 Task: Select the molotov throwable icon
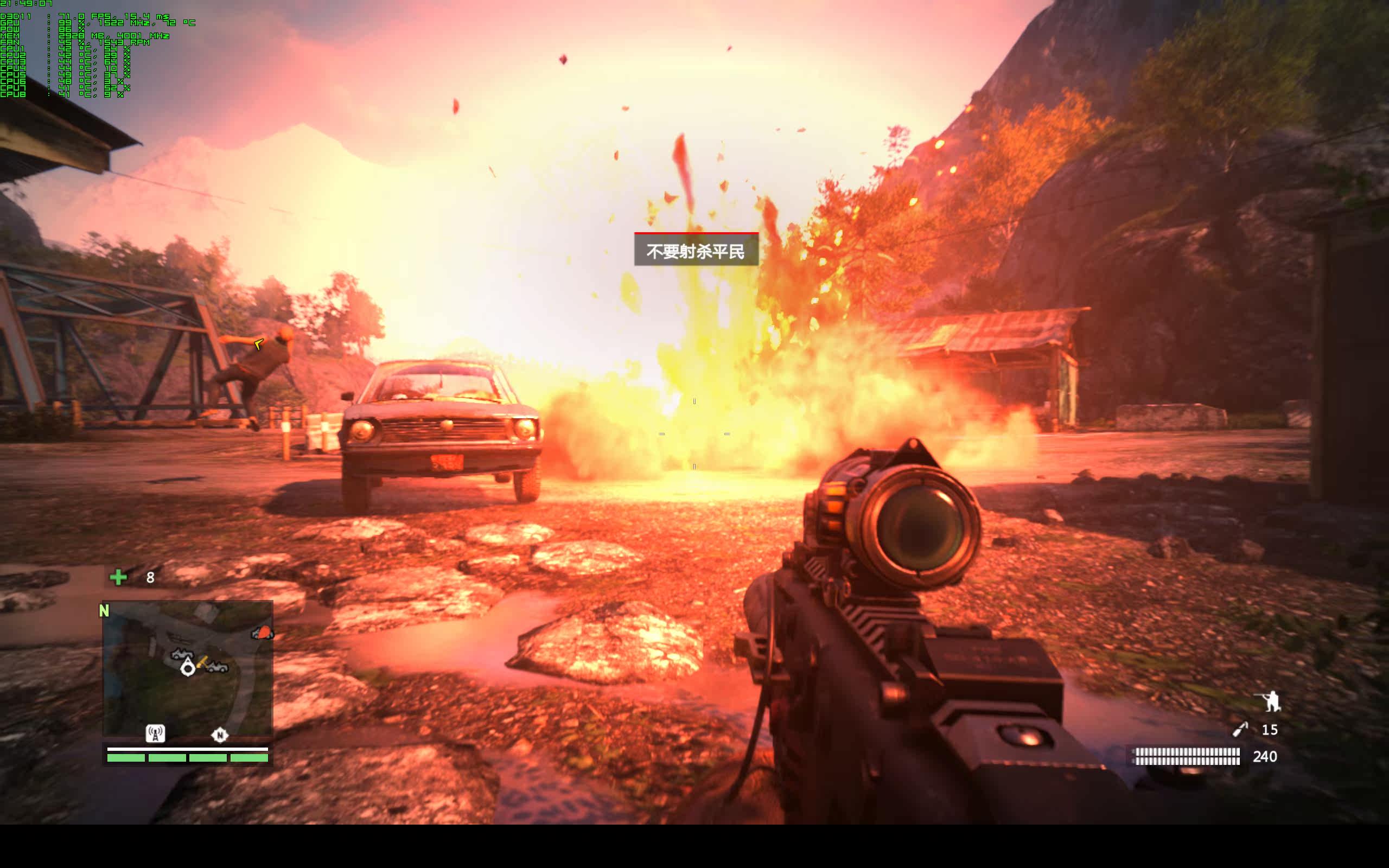(1240, 730)
